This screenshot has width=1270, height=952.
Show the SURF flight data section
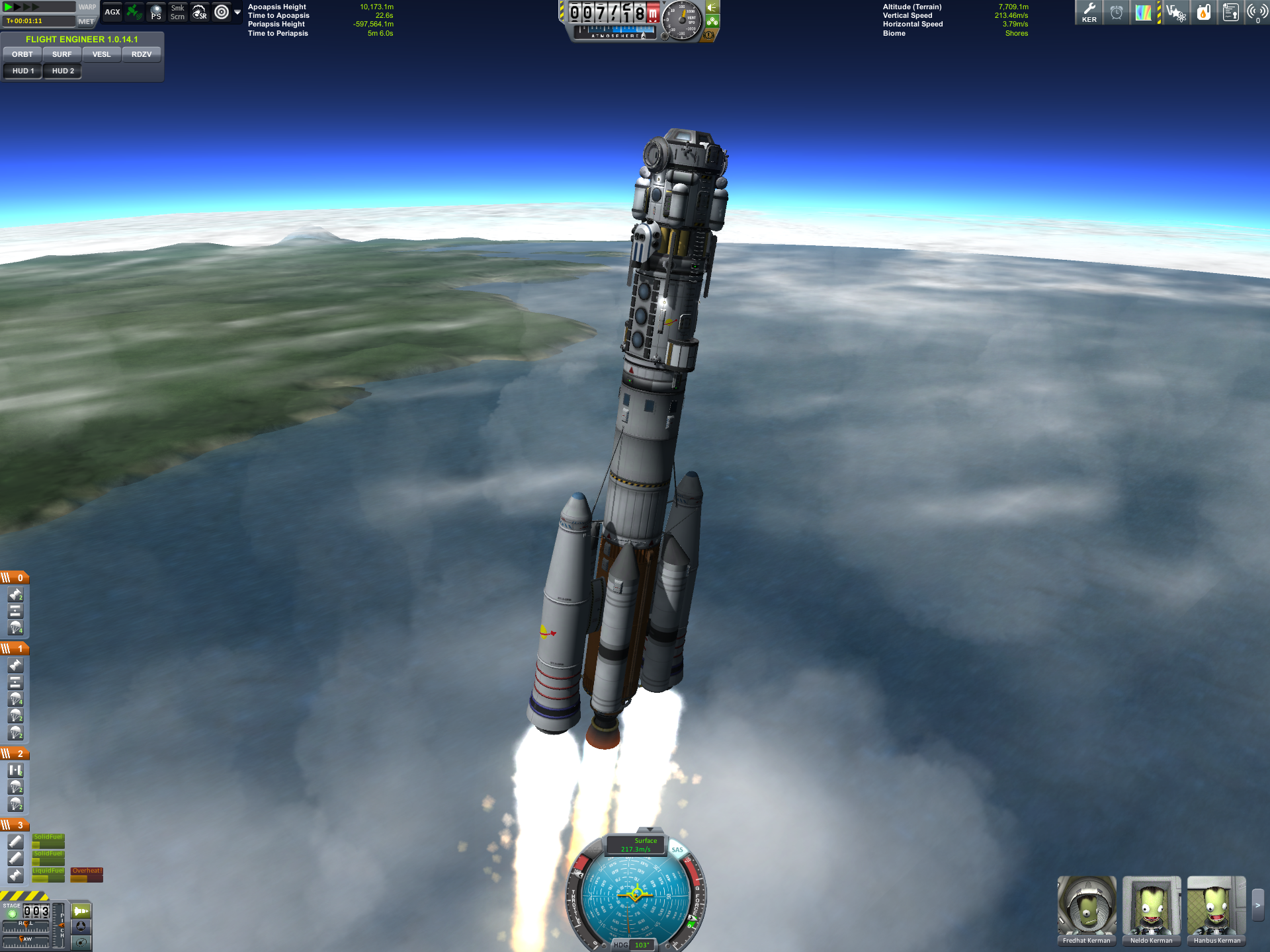[62, 54]
